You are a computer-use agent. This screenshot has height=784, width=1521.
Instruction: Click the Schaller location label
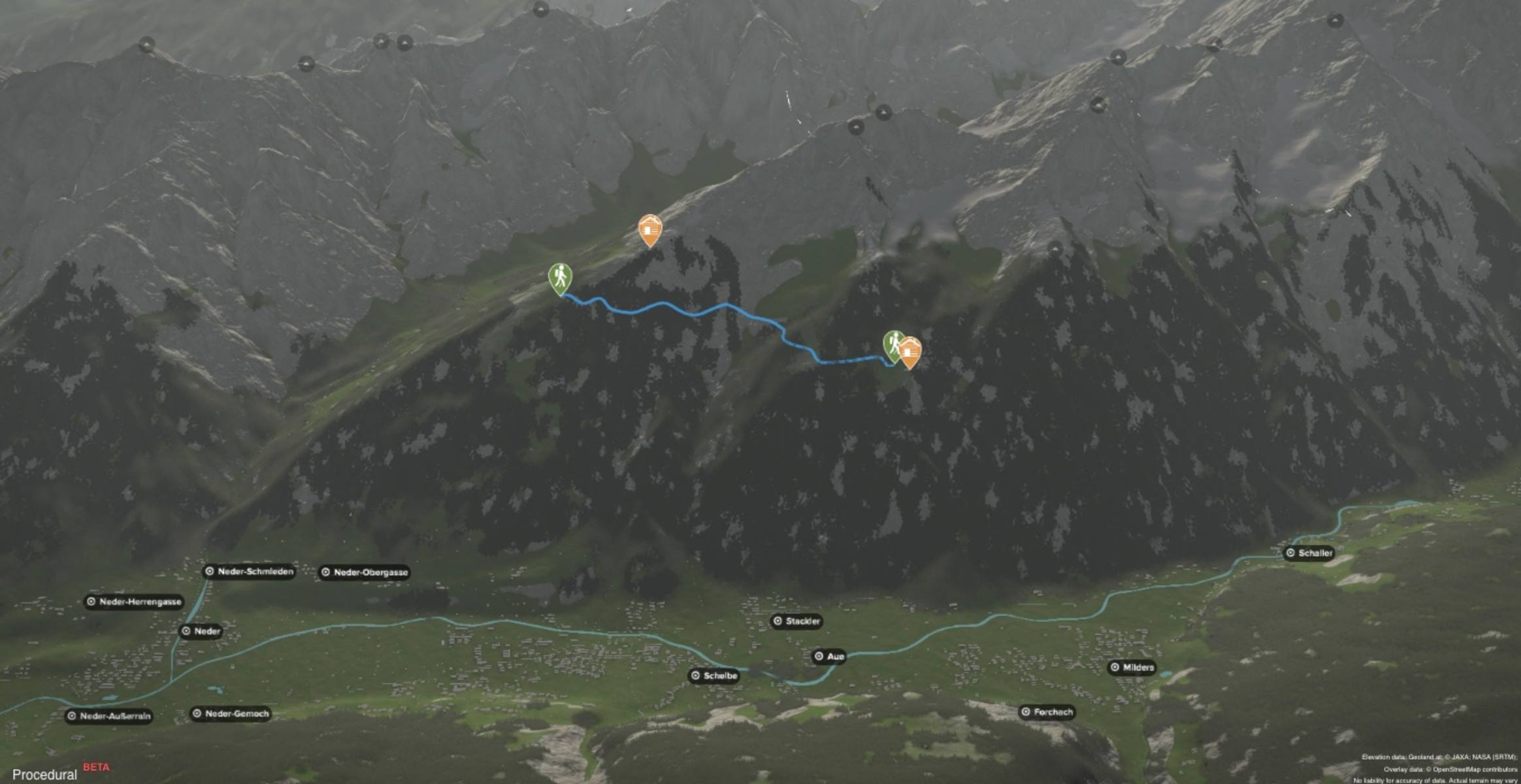1309,553
